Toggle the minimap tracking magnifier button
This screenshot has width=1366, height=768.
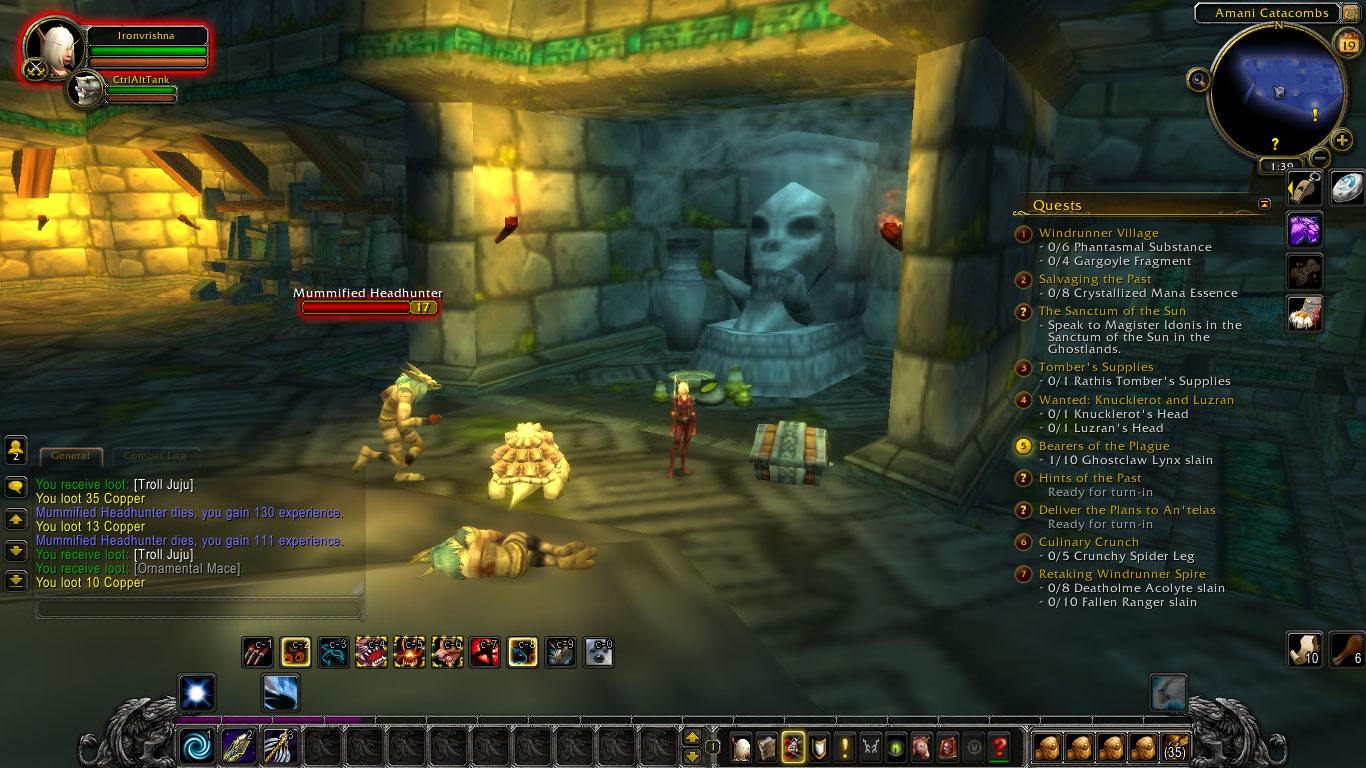1198,78
